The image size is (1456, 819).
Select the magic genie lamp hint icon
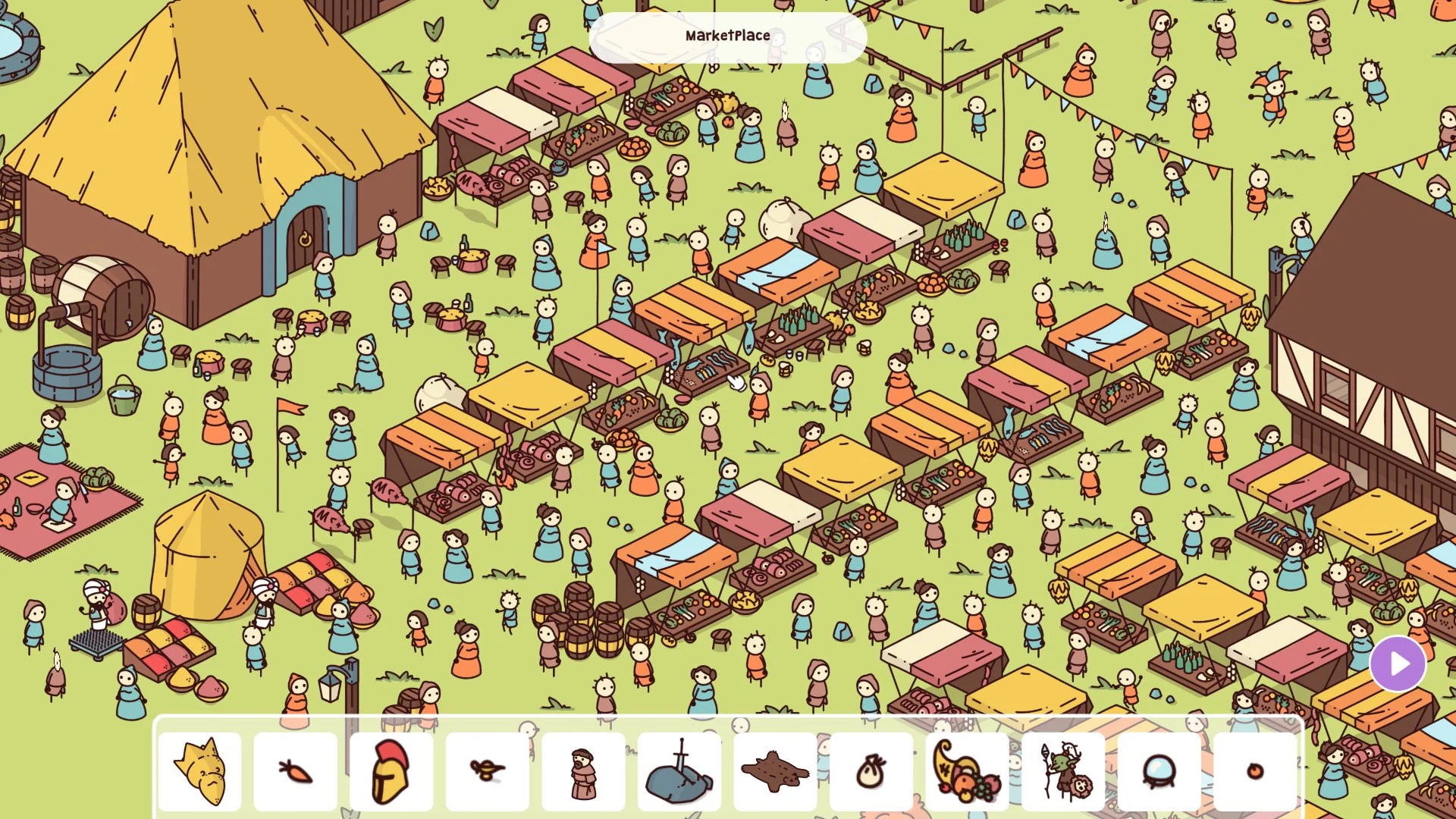[x=488, y=768]
